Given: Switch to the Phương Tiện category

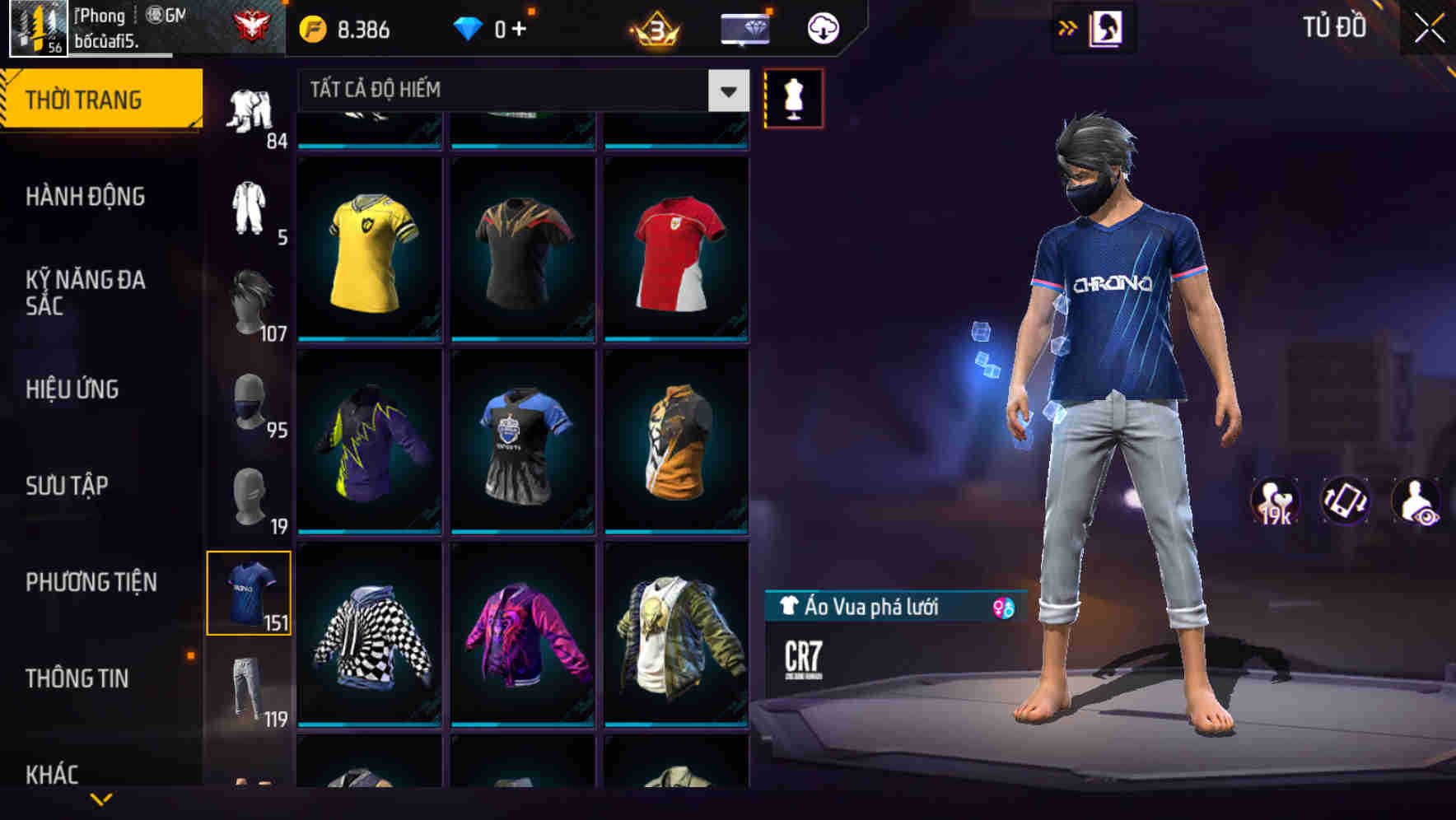Looking at the screenshot, I should pyautogui.click(x=91, y=581).
